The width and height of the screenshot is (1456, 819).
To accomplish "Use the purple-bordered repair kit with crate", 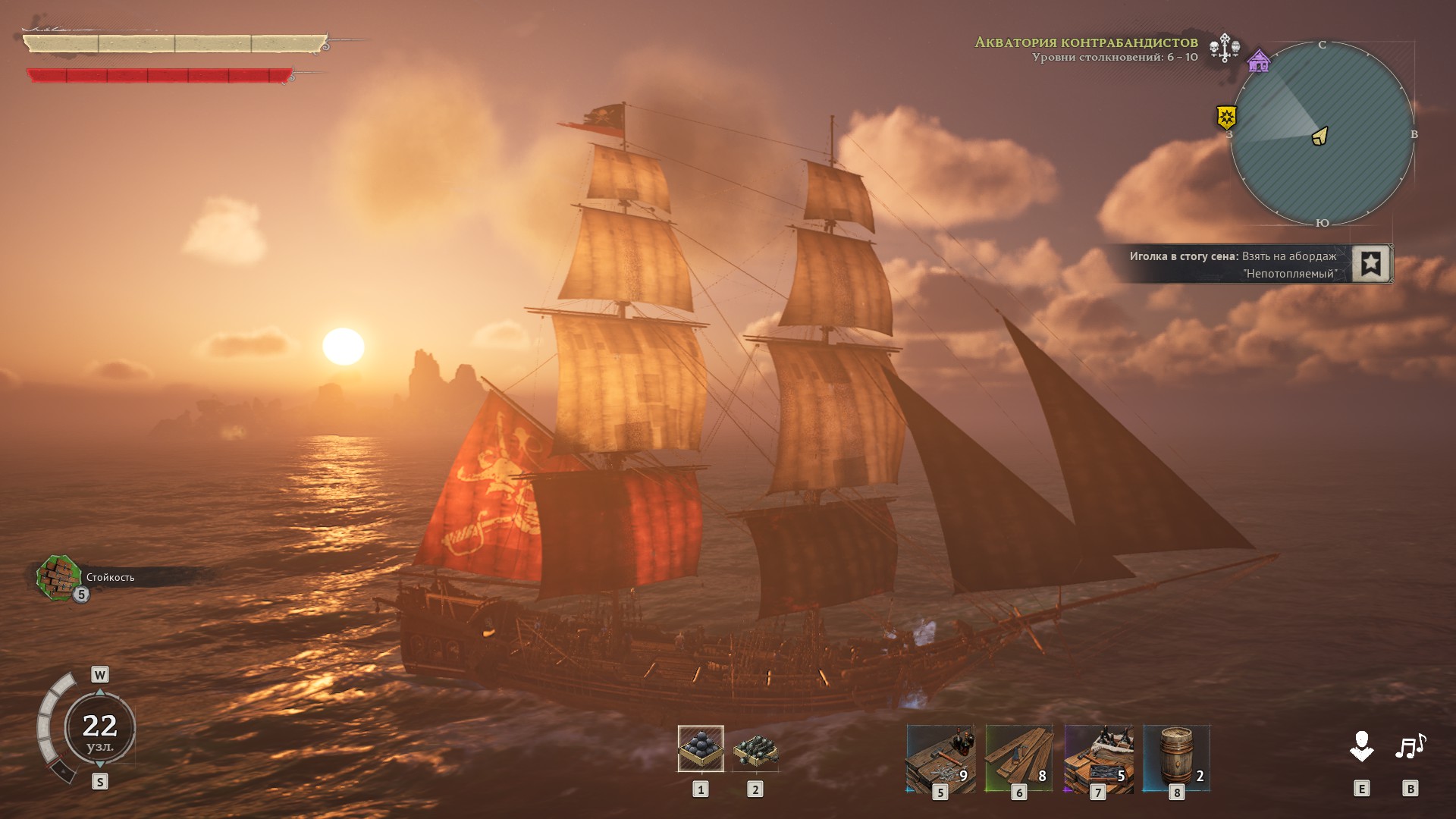I will (x=1098, y=758).
